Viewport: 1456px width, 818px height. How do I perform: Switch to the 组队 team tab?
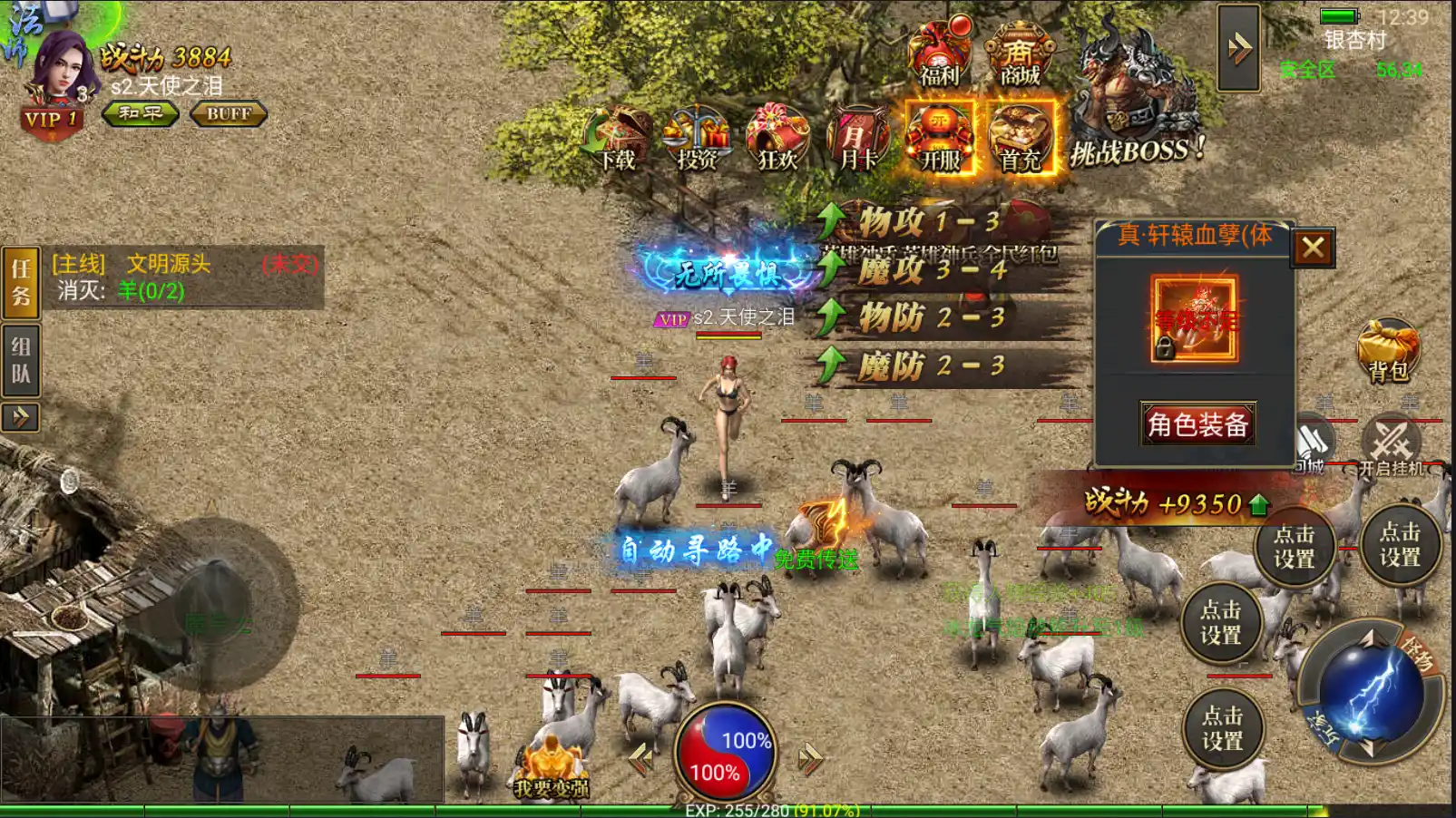click(x=21, y=361)
